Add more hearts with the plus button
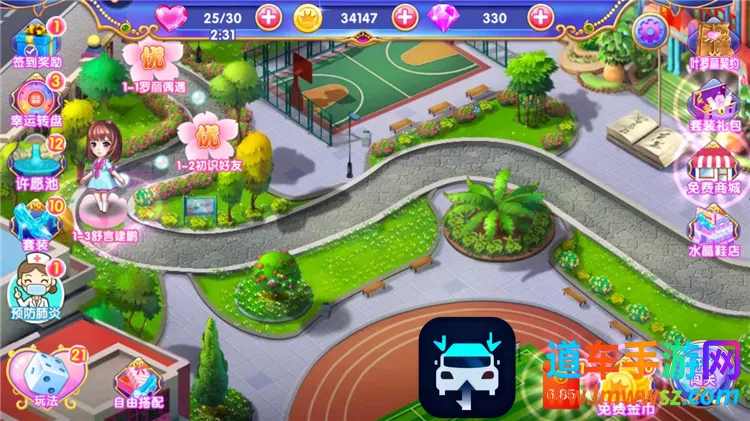This screenshot has height=421, width=750. [269, 16]
